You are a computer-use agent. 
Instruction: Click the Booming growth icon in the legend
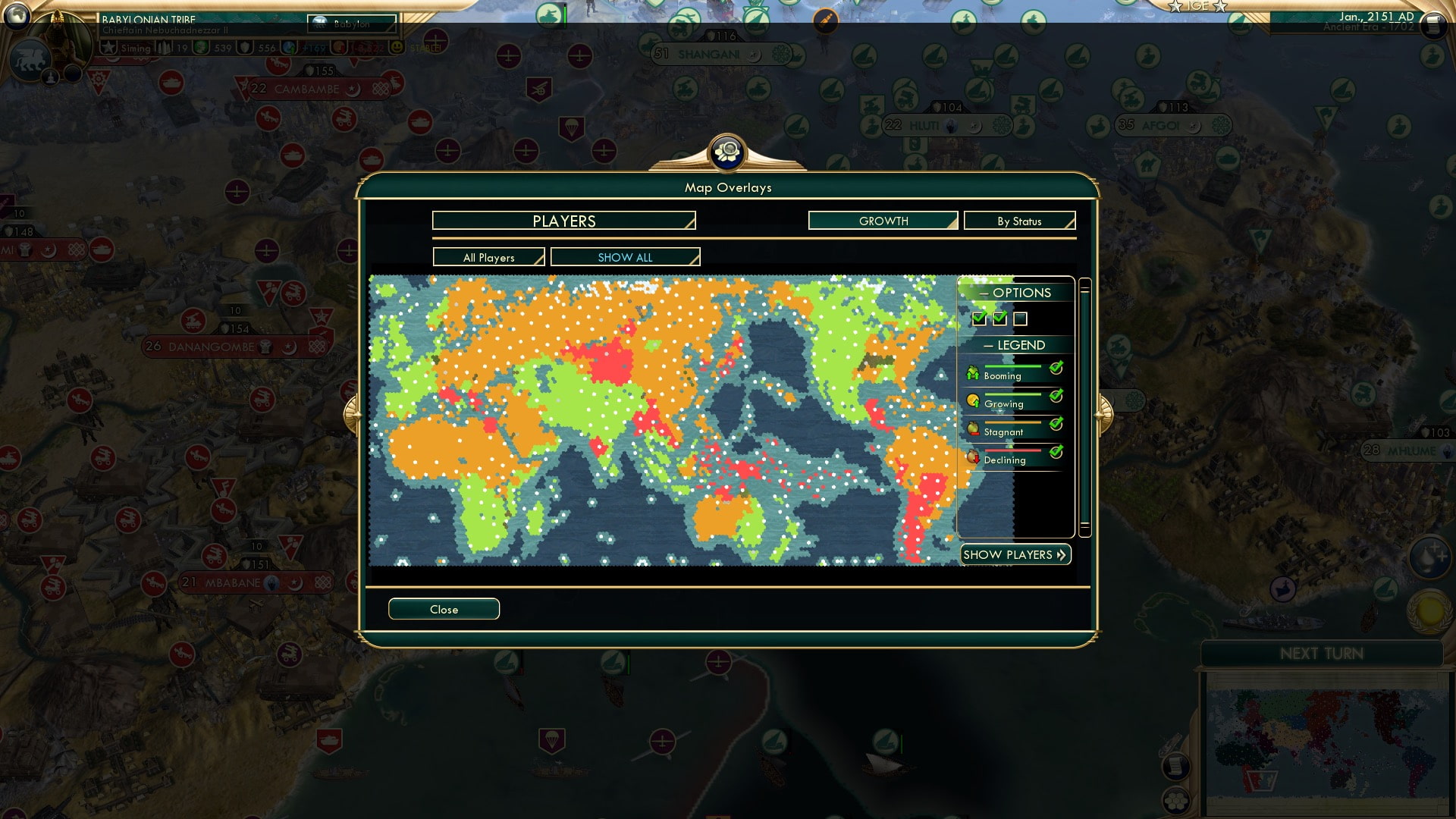point(973,372)
